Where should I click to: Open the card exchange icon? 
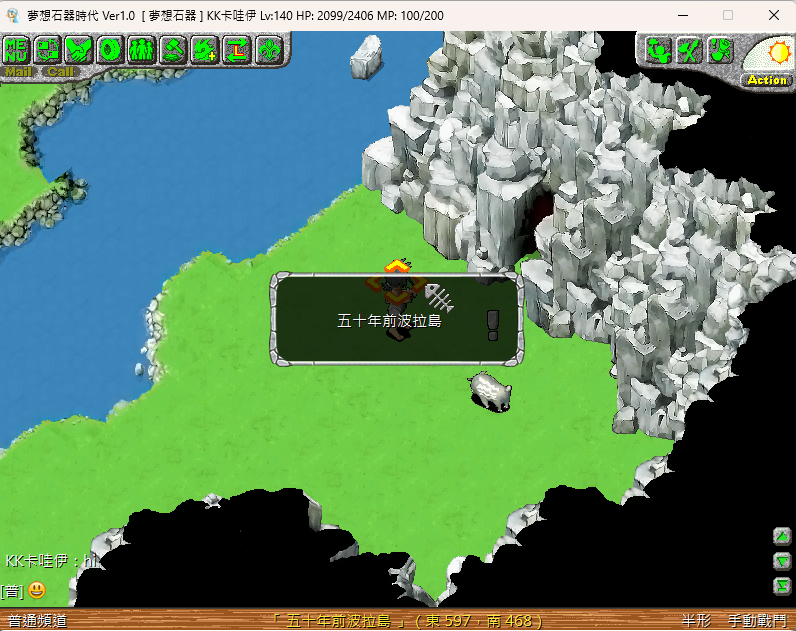pos(48,49)
